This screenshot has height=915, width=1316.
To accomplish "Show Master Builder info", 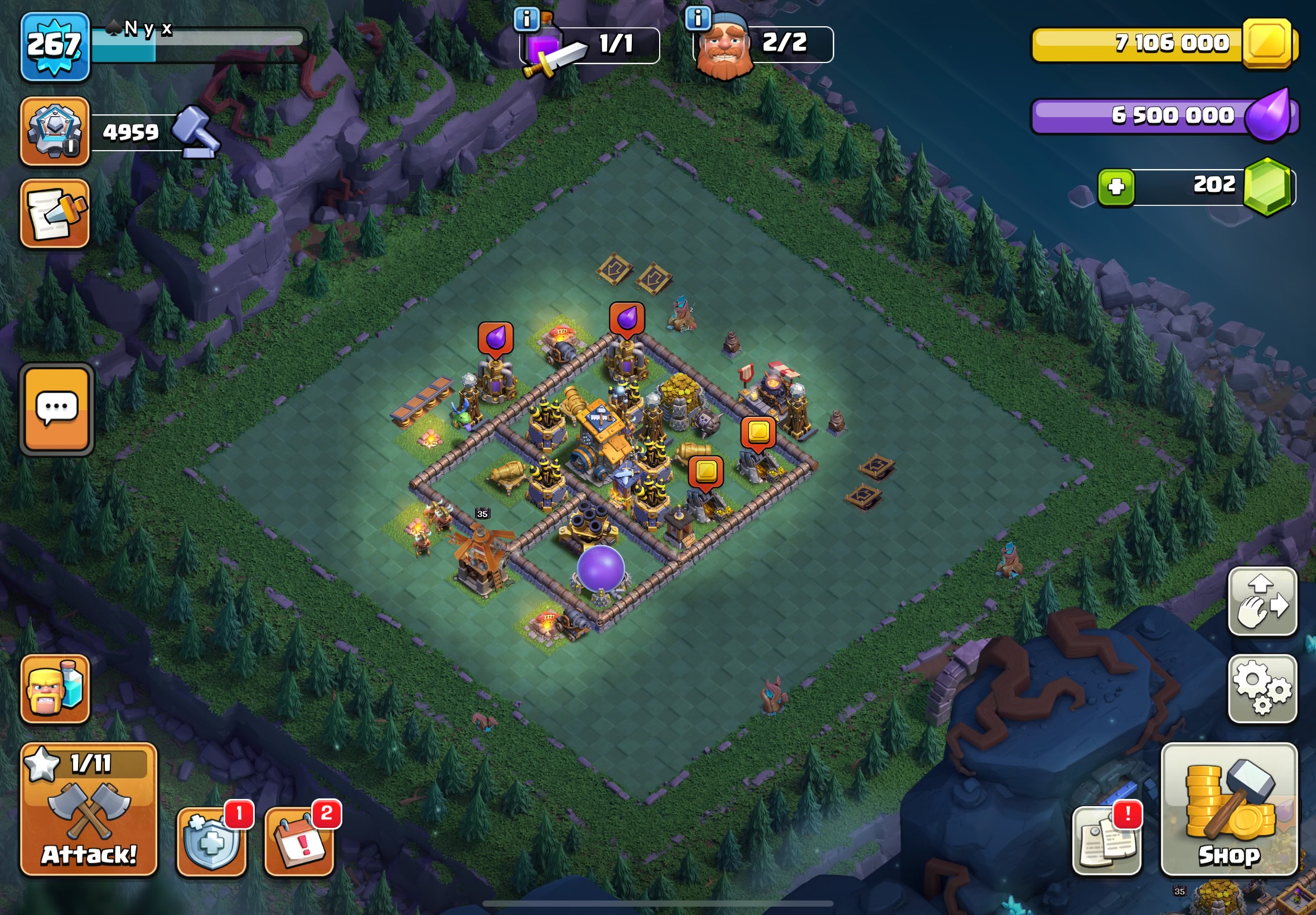I will pos(697,18).
